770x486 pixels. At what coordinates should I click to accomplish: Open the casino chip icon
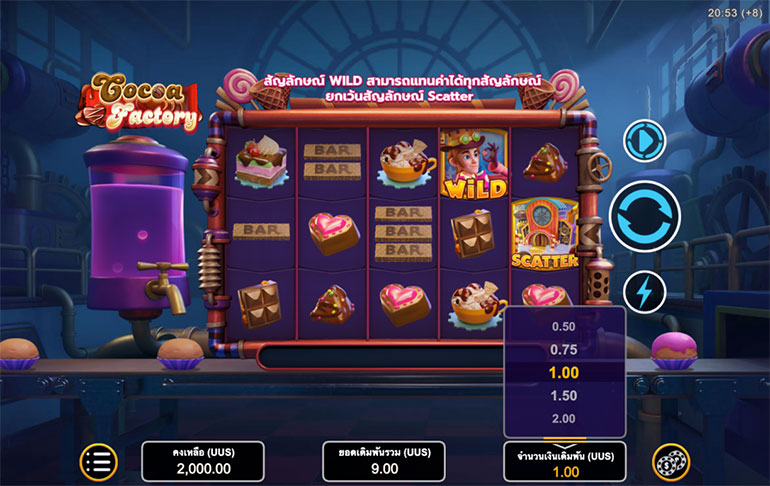[x=671, y=461]
